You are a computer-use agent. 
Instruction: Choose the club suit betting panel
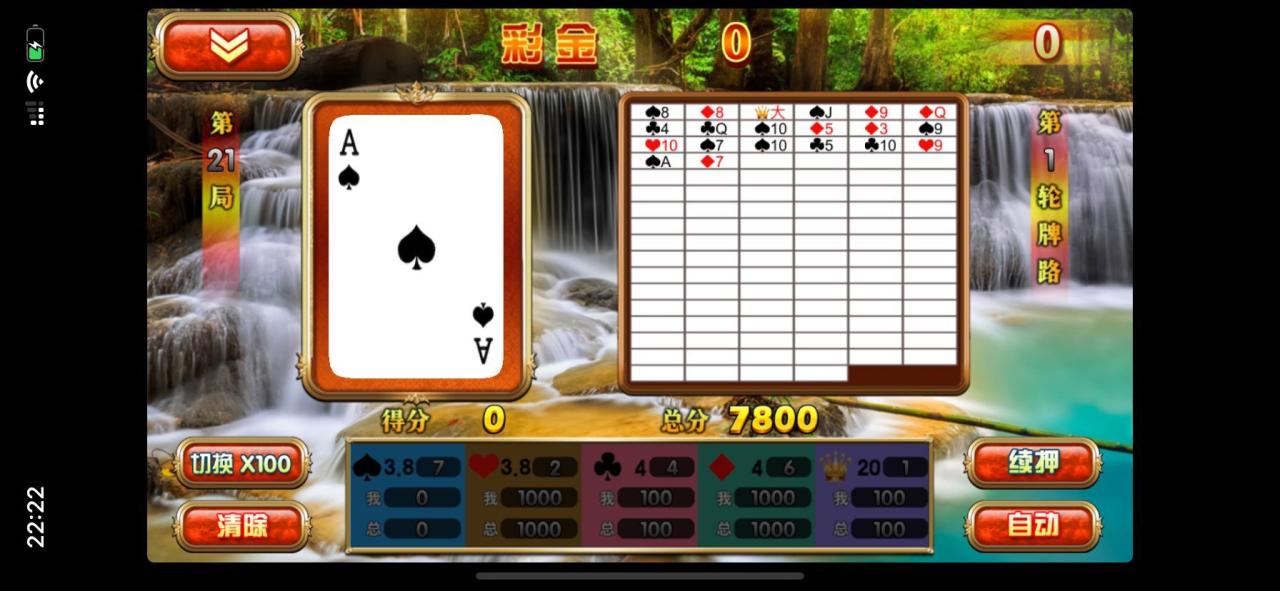pyautogui.click(x=639, y=496)
